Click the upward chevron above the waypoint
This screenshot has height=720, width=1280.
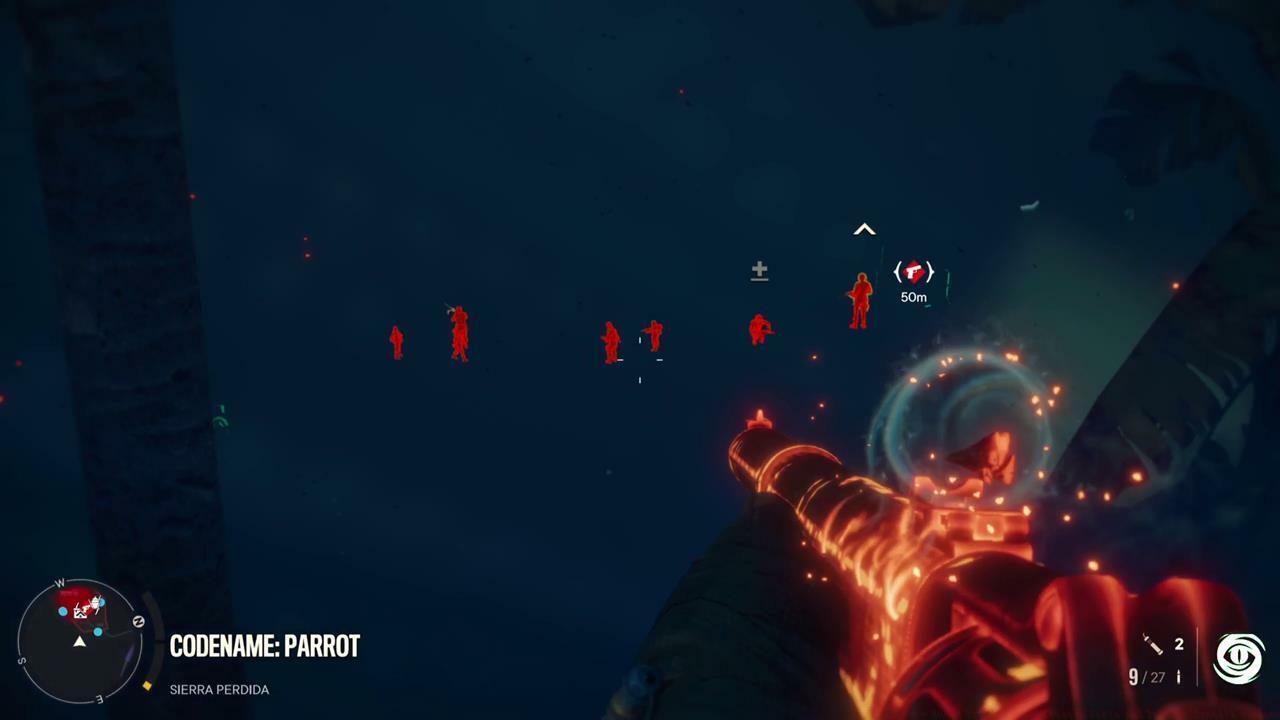tap(864, 230)
